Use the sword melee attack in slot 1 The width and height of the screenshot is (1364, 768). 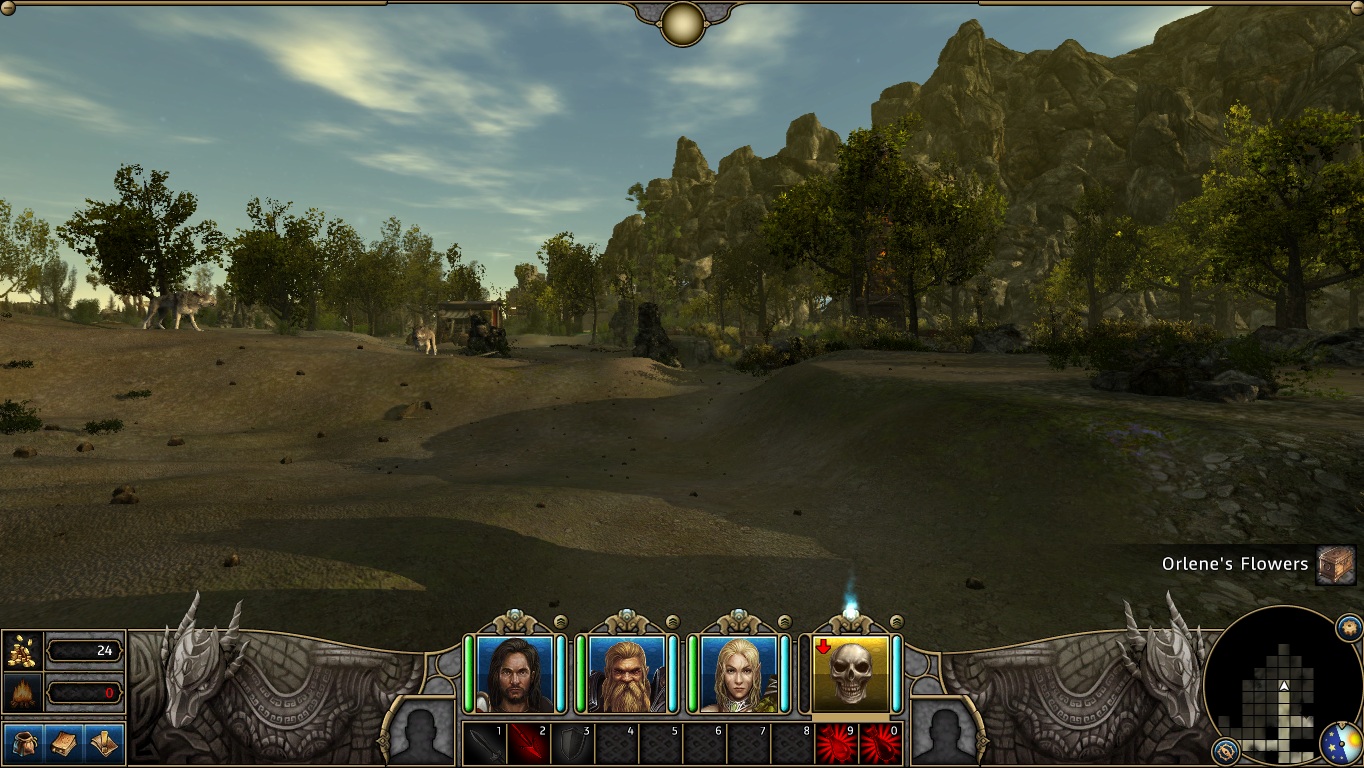click(484, 744)
